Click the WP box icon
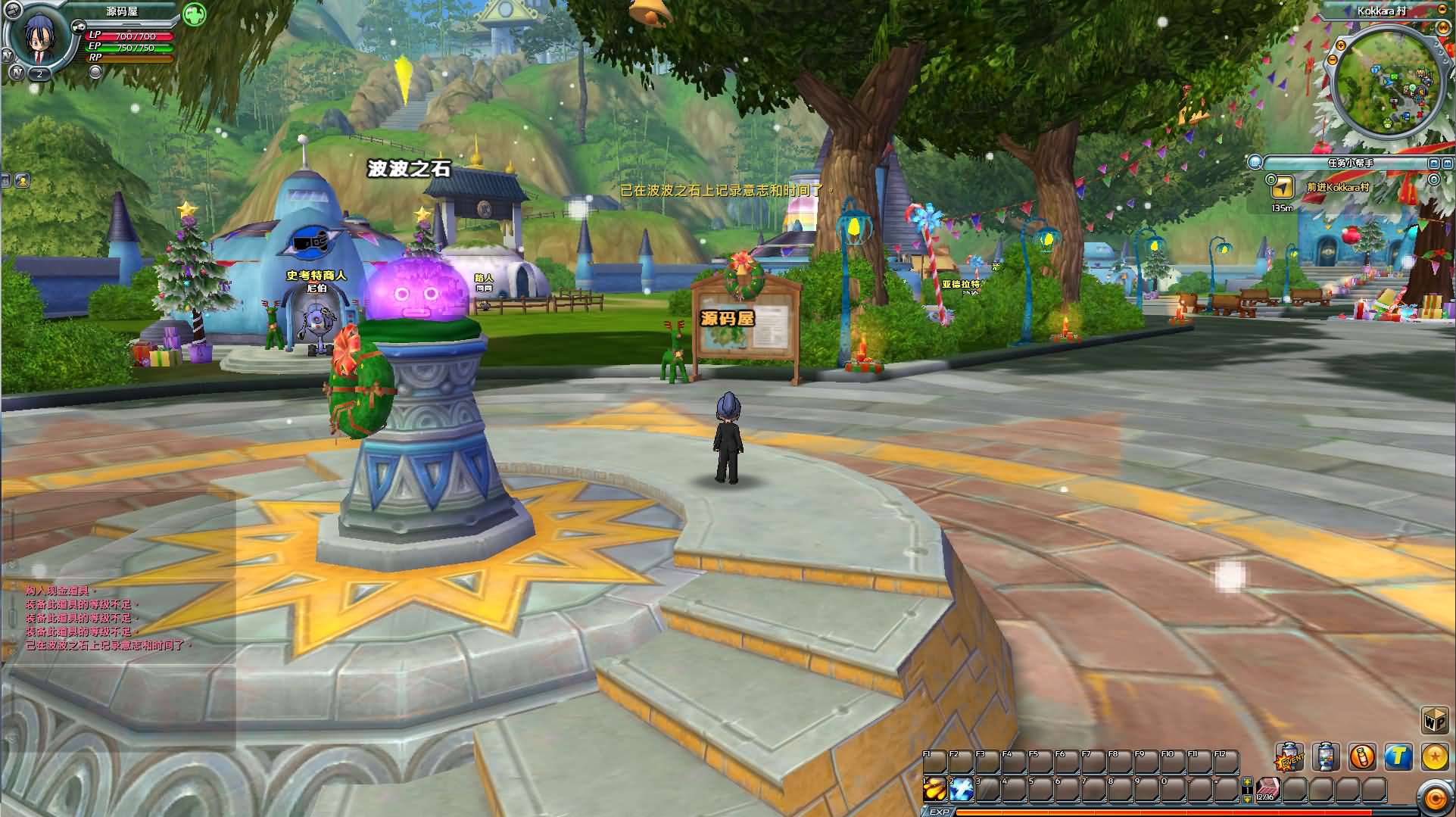The image size is (1456, 817). pos(1434,721)
